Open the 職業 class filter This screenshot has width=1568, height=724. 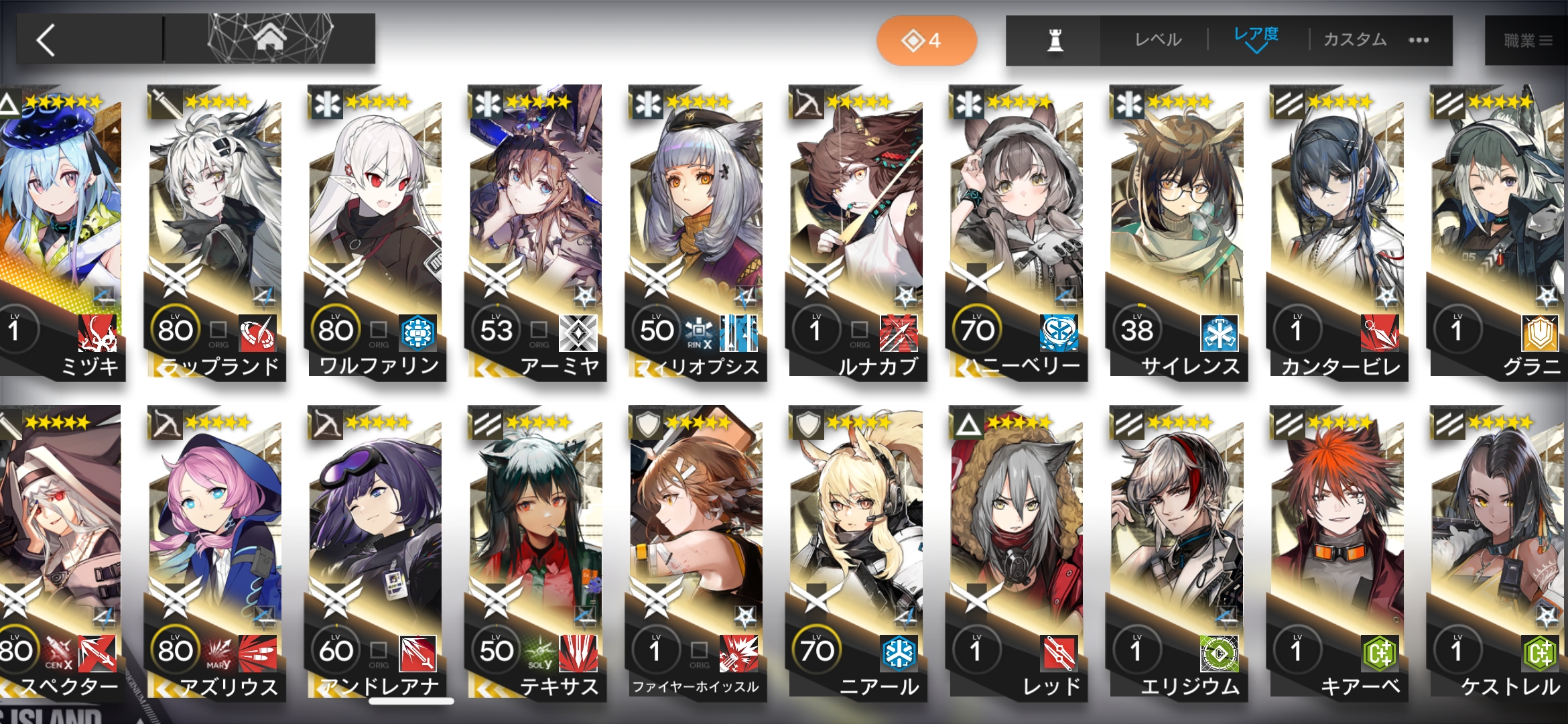click(1528, 41)
